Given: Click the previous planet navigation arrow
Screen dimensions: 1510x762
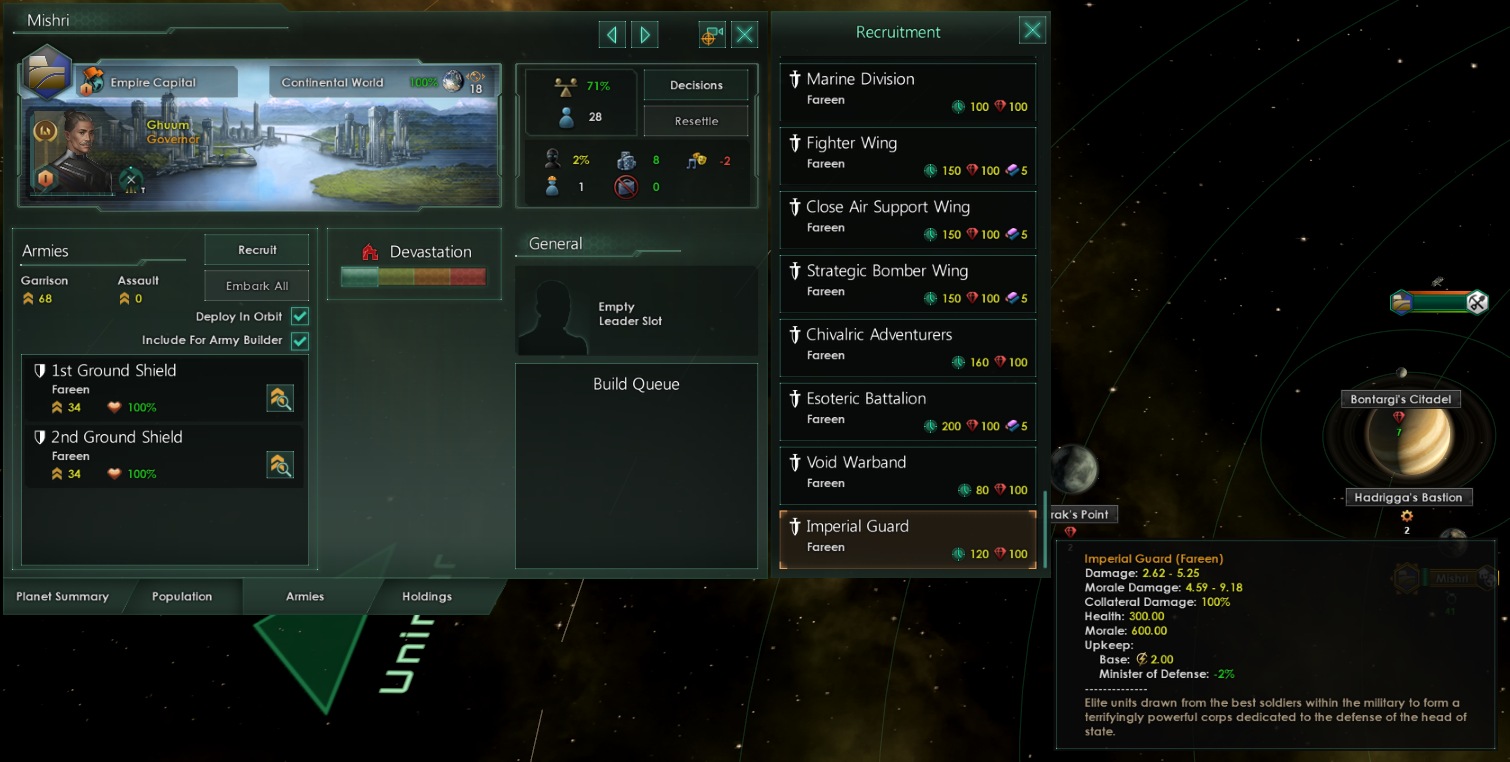Looking at the screenshot, I should click(612, 34).
